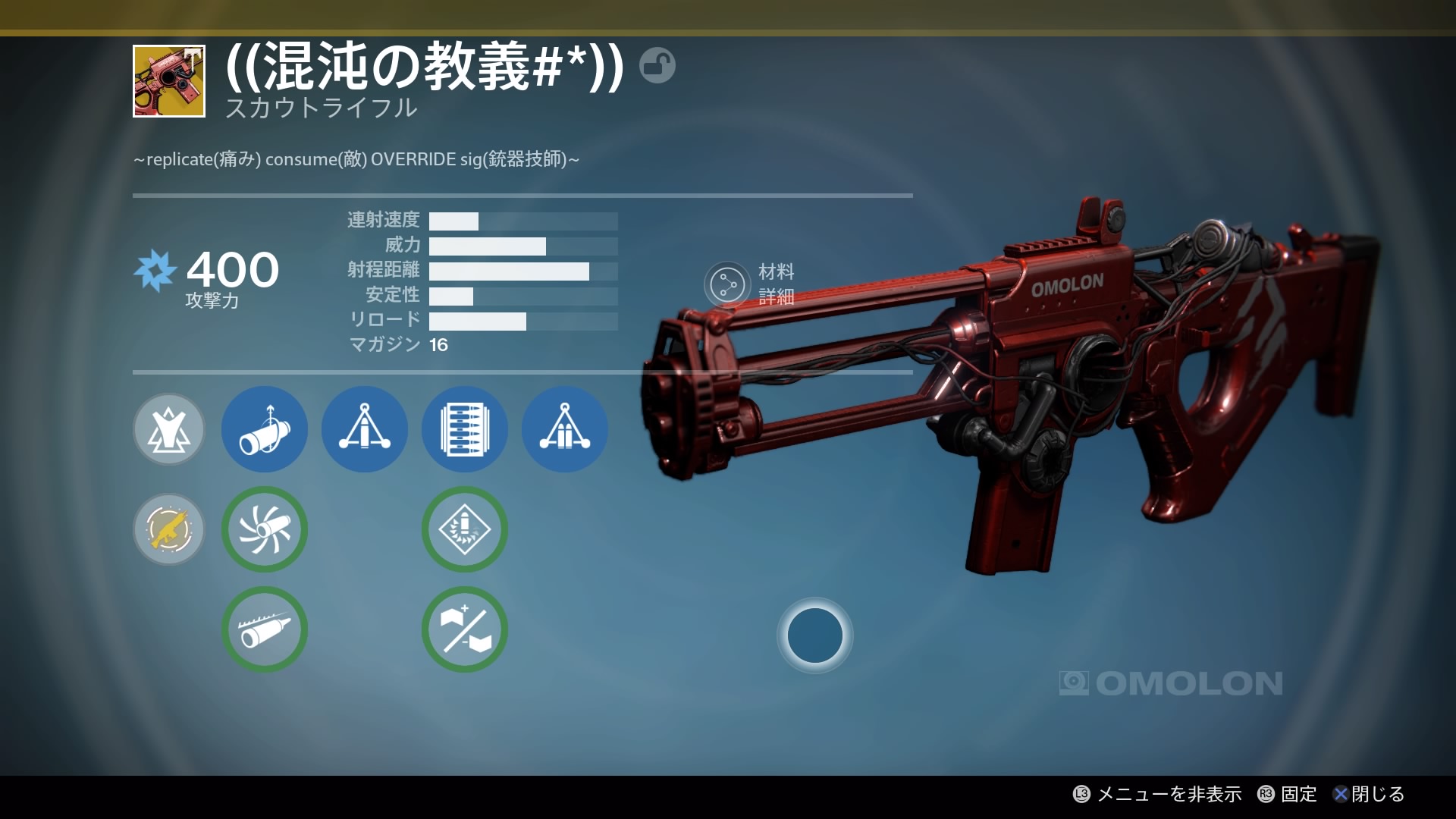Screen dimensions: 1456x819
Task: Open the materials details node
Action: tap(726, 284)
